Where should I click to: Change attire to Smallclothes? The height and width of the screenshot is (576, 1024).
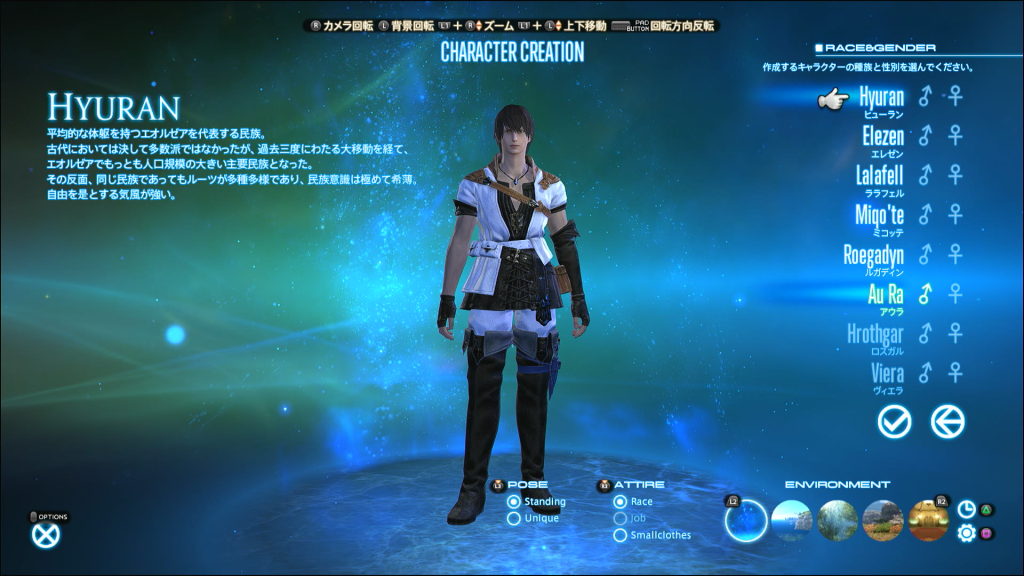[621, 535]
